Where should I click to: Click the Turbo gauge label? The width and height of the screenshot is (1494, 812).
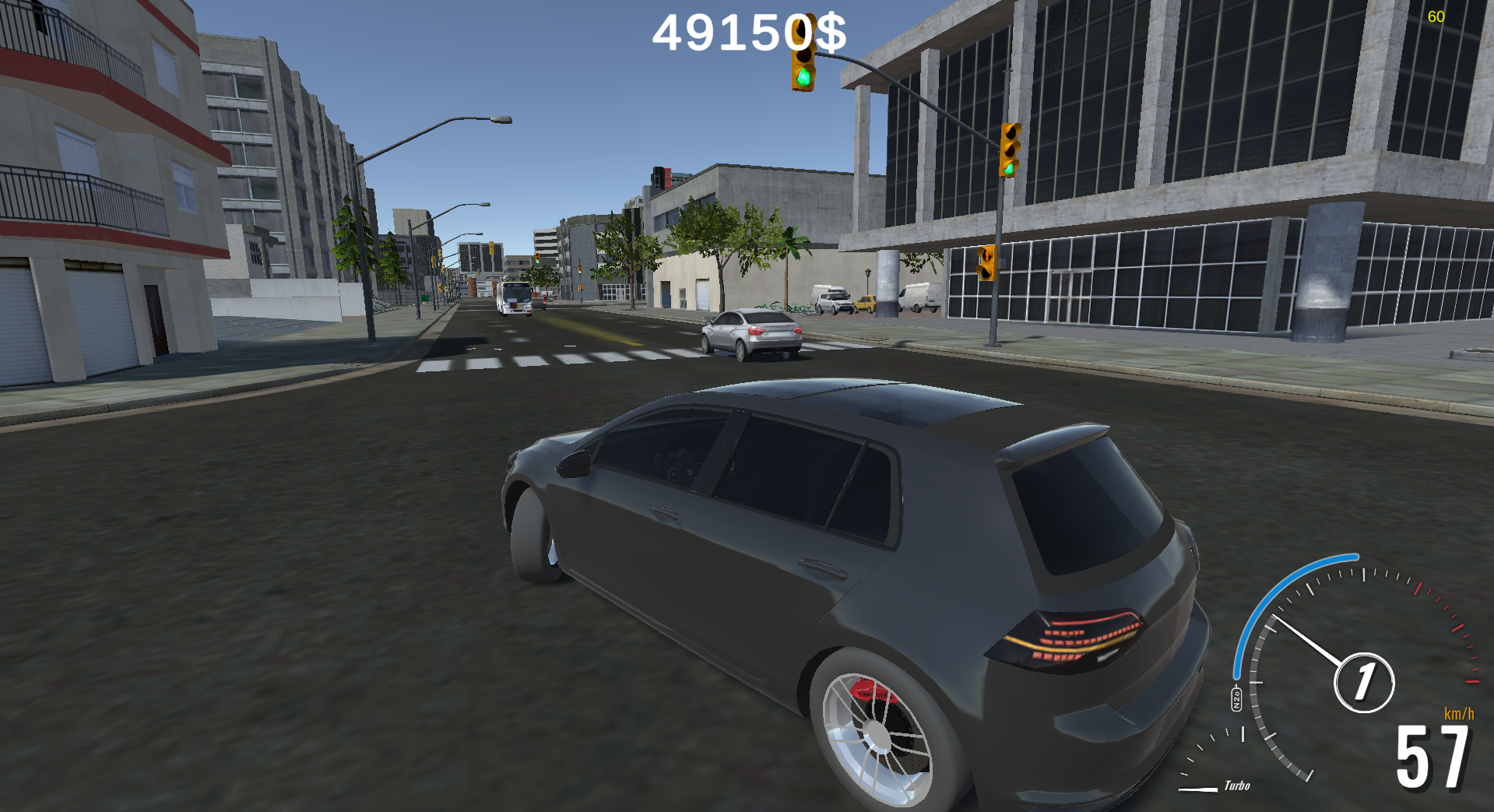1238,786
